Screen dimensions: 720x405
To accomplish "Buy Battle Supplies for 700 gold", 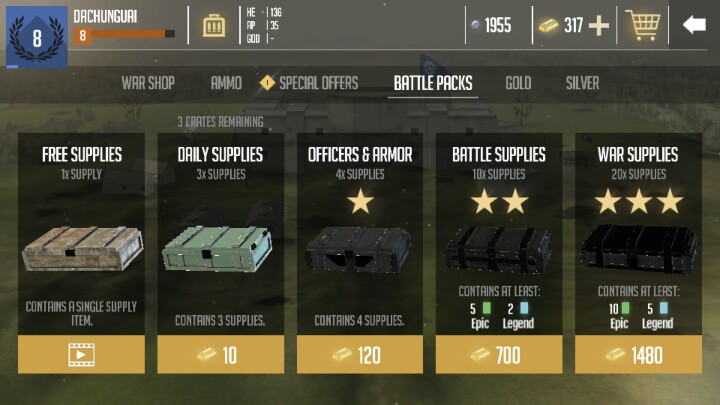I will coord(498,355).
